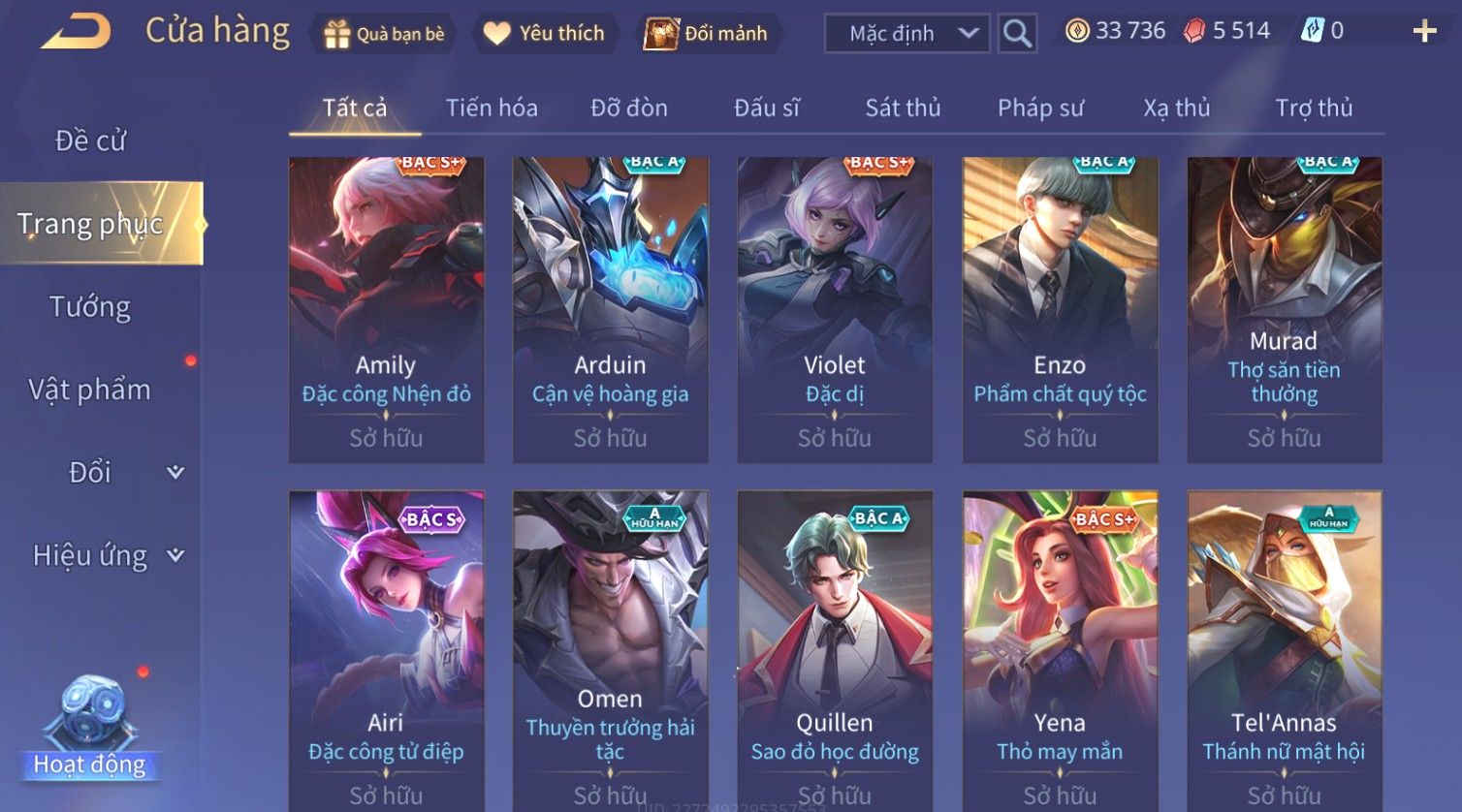Switch to the Tiến hóa tab
Image resolution: width=1462 pixels, height=812 pixels.
[x=492, y=109]
